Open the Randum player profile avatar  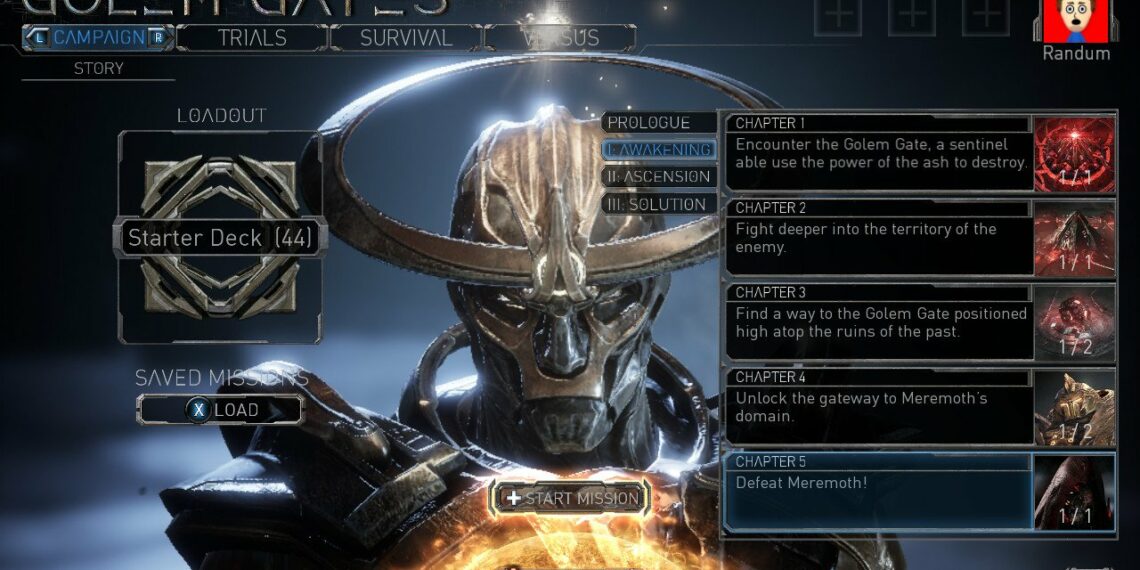1076,21
